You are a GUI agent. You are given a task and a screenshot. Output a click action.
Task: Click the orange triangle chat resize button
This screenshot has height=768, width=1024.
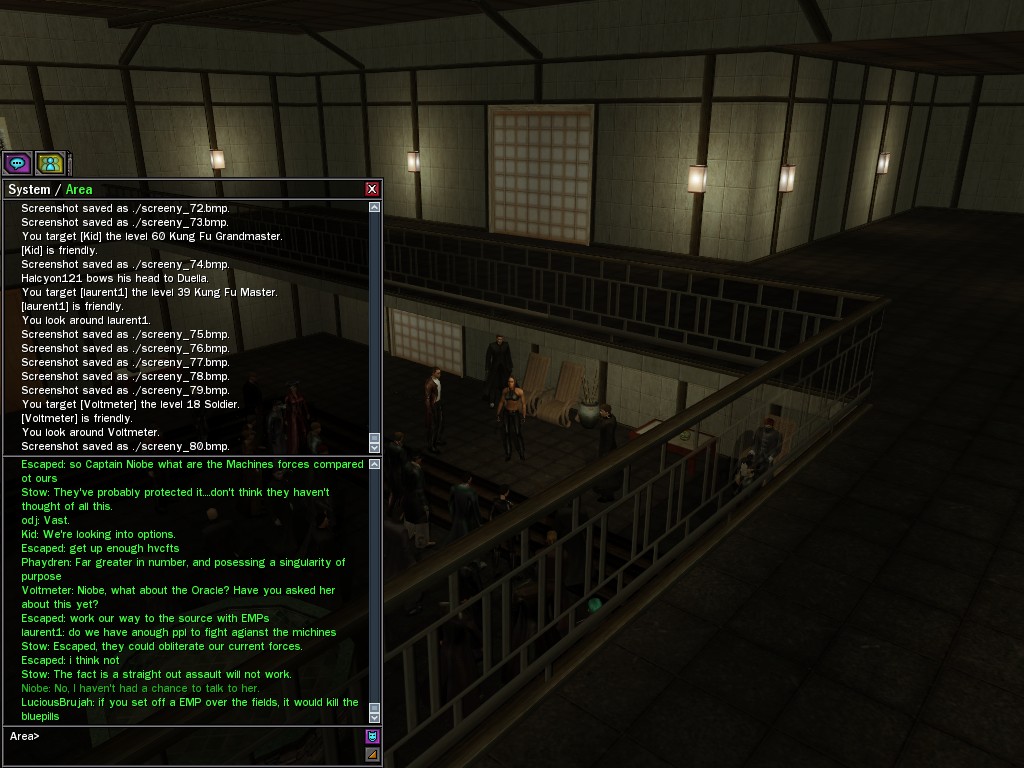[372, 754]
